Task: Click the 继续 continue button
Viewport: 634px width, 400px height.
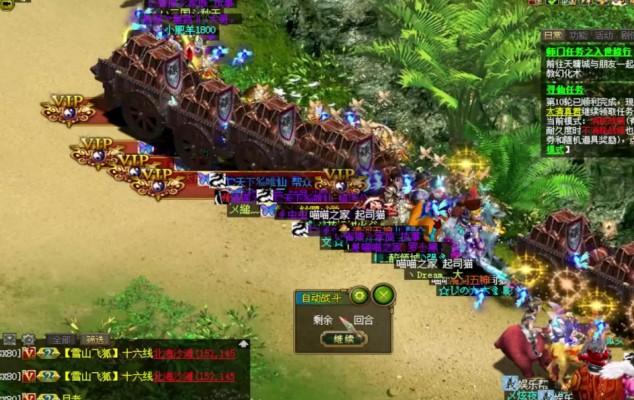Action: (343, 338)
